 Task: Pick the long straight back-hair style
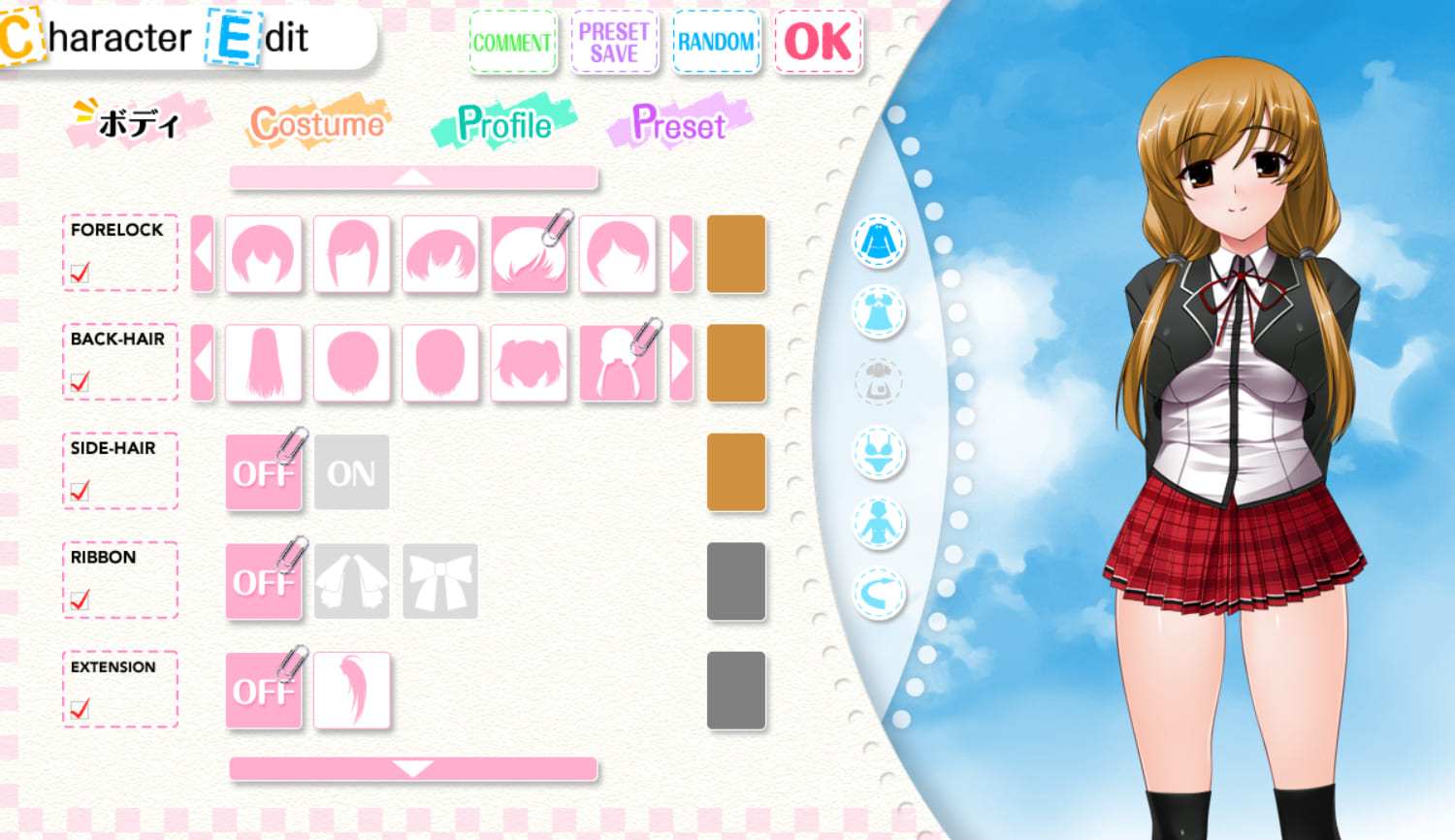(x=263, y=363)
